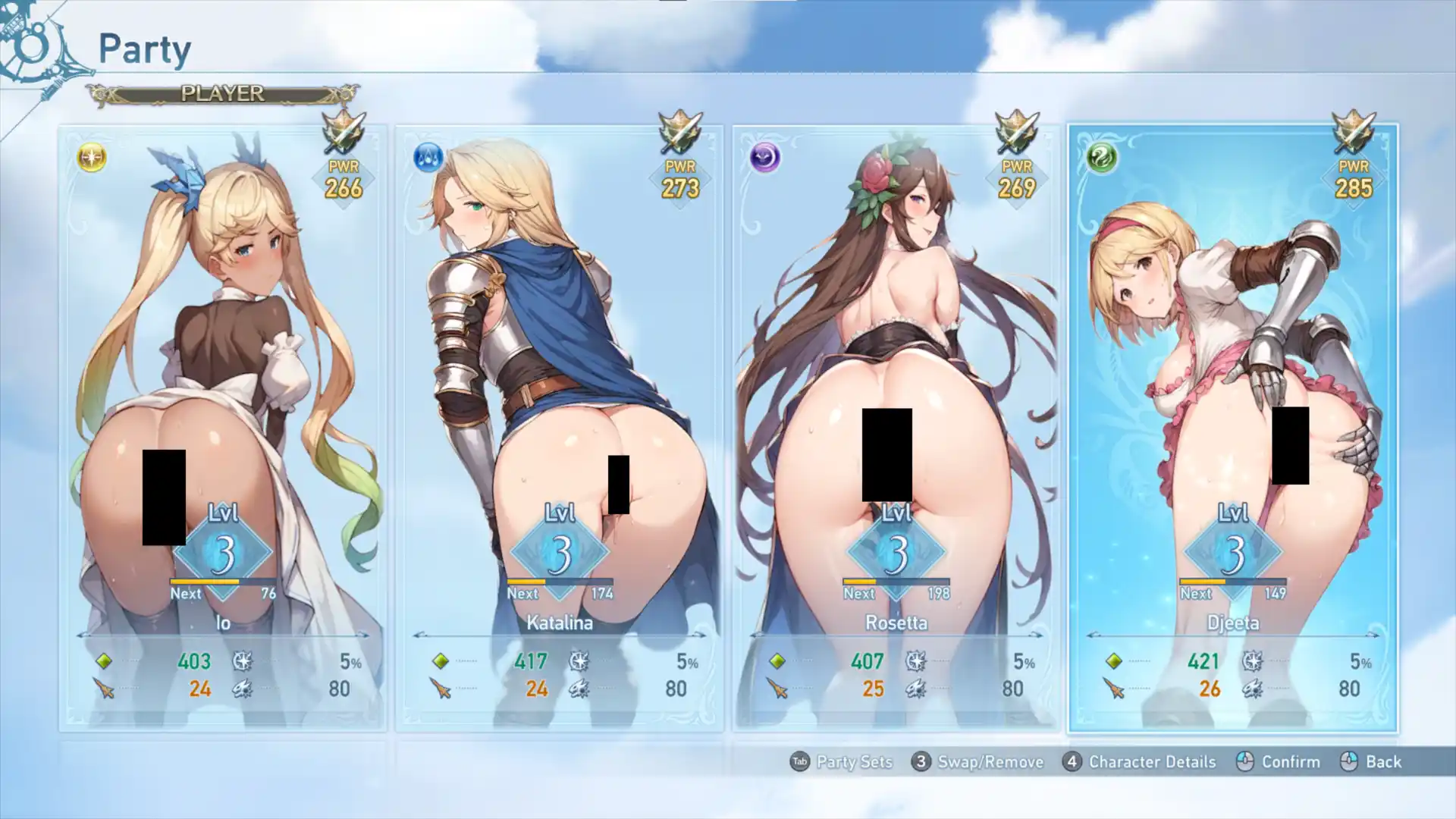Click the attack stat icon on Io's card
The height and width of the screenshot is (819, 1456).
(104, 689)
